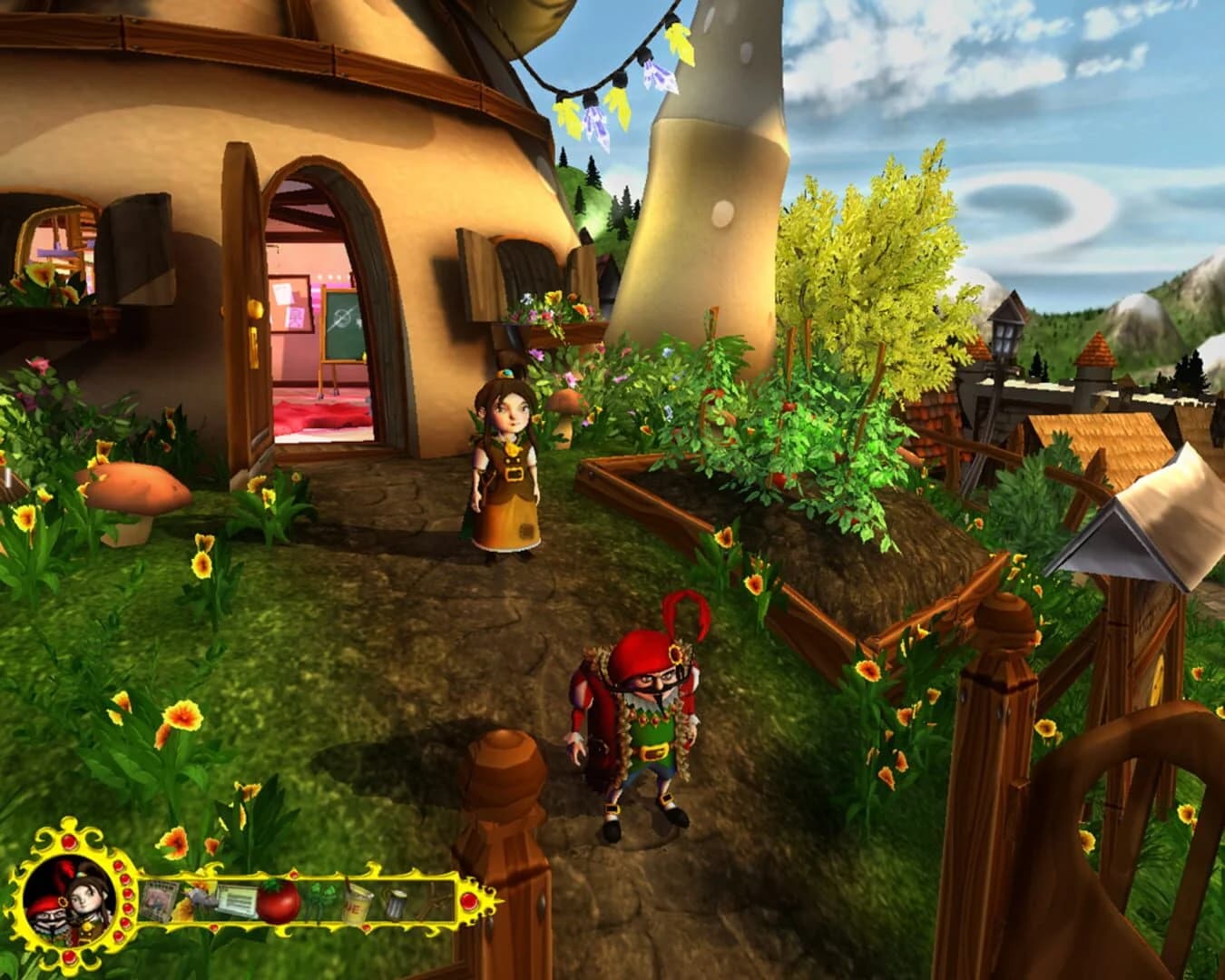Click the red gem on the inventory bar's right end
1225x980 pixels.
point(469,901)
